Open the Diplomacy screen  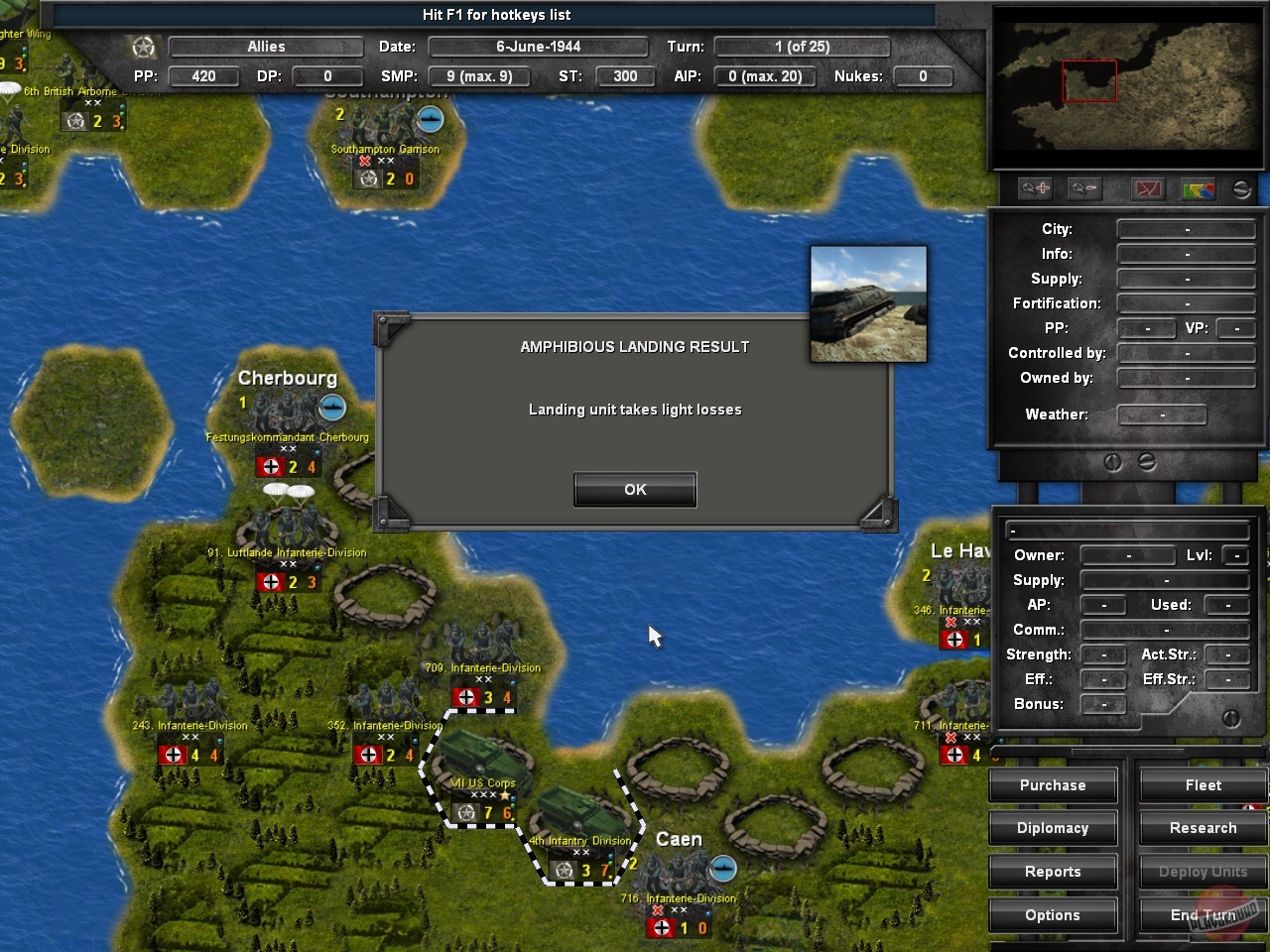[x=1053, y=827]
